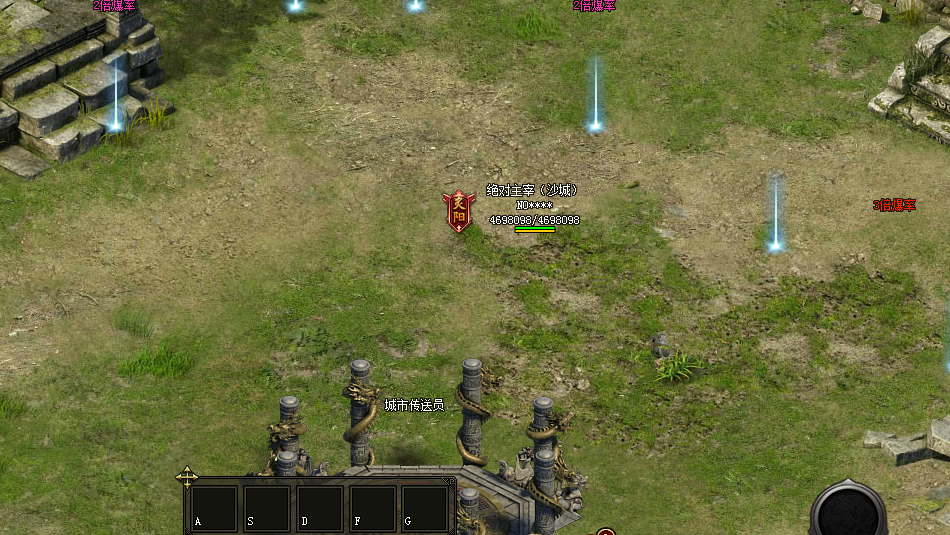Click the golden cross-arrow handle on the hotbar
This screenshot has height=535, width=950.
pos(187,477)
